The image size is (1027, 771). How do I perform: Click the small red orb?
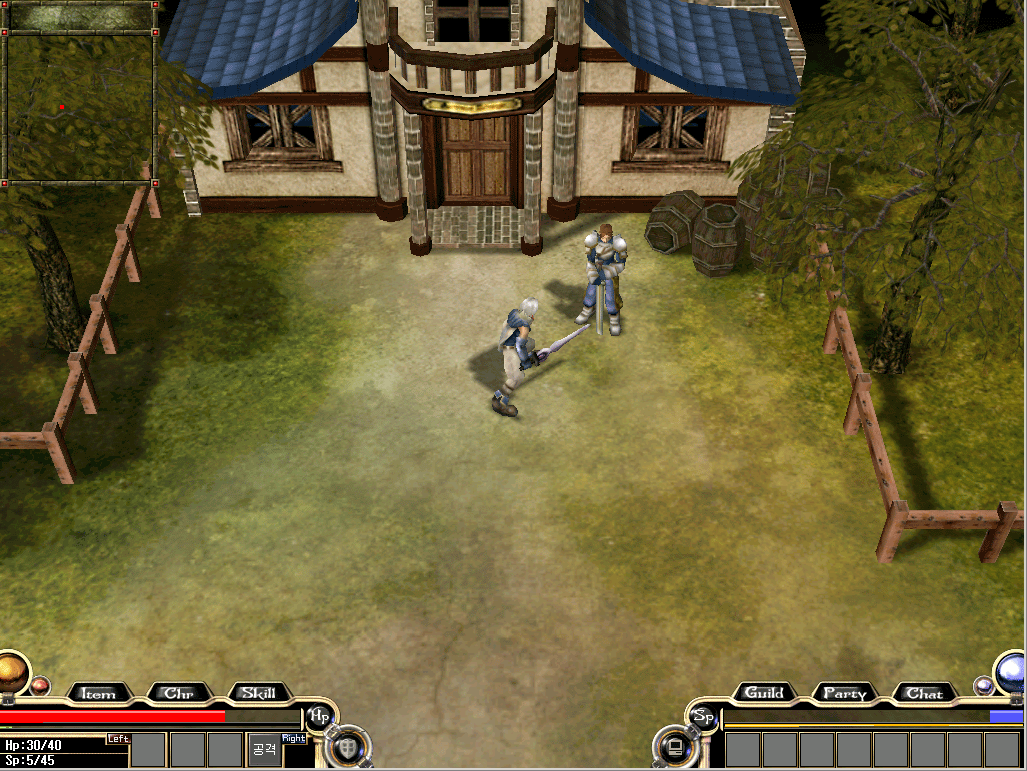40,685
